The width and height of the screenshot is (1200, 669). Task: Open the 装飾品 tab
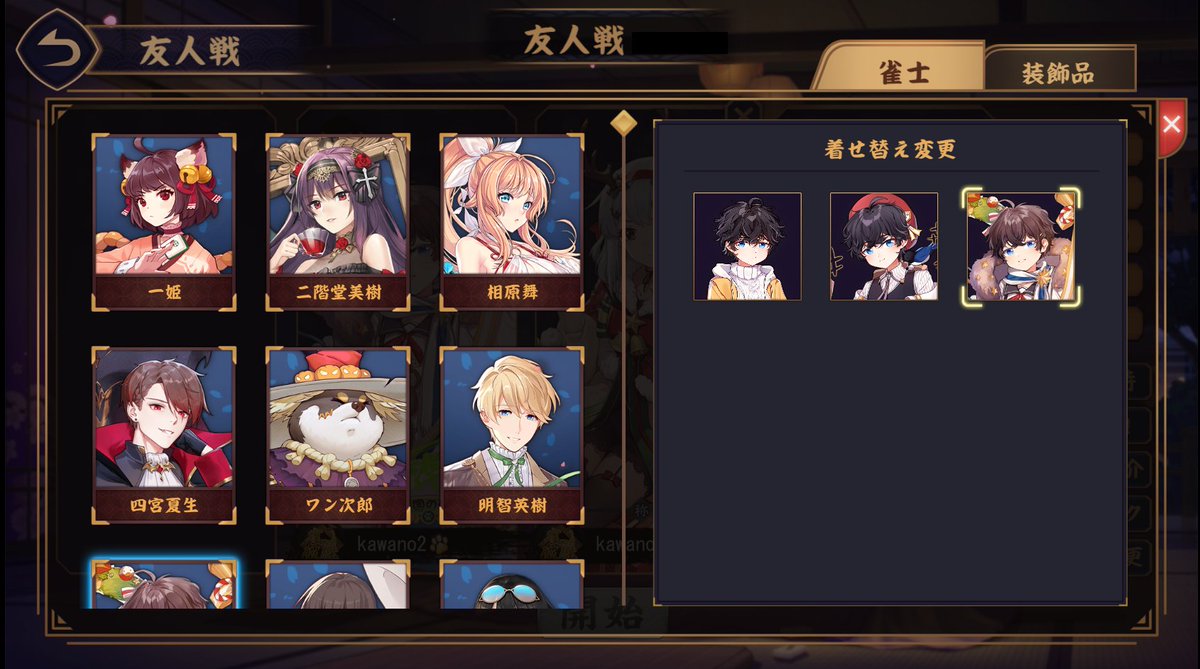[1058, 73]
